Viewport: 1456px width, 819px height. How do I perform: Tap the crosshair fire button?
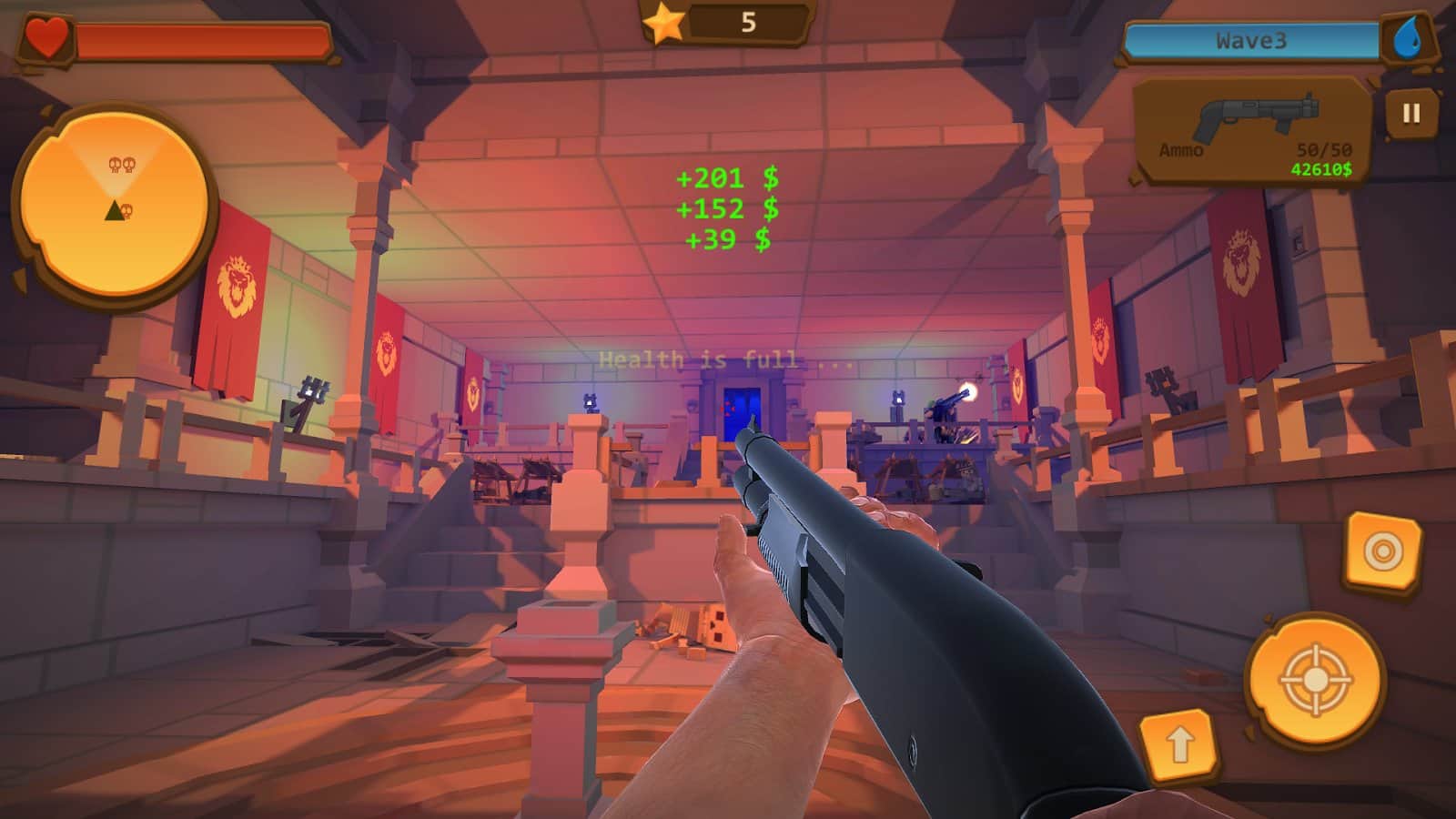(1315, 680)
